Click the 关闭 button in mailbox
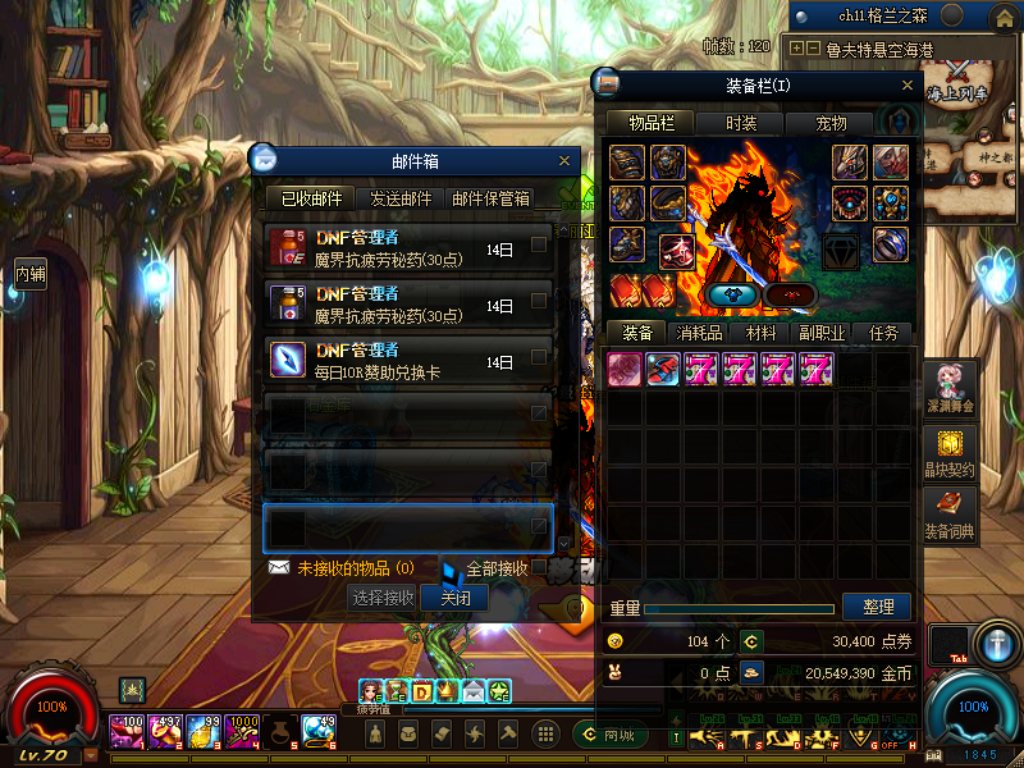The width and height of the screenshot is (1024, 768). [x=455, y=598]
